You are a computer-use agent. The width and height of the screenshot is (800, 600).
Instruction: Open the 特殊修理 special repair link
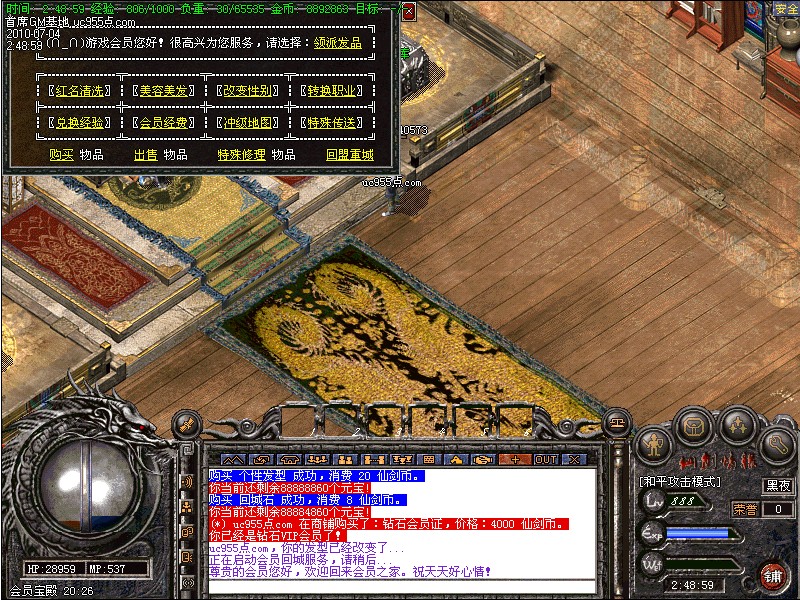coord(242,155)
